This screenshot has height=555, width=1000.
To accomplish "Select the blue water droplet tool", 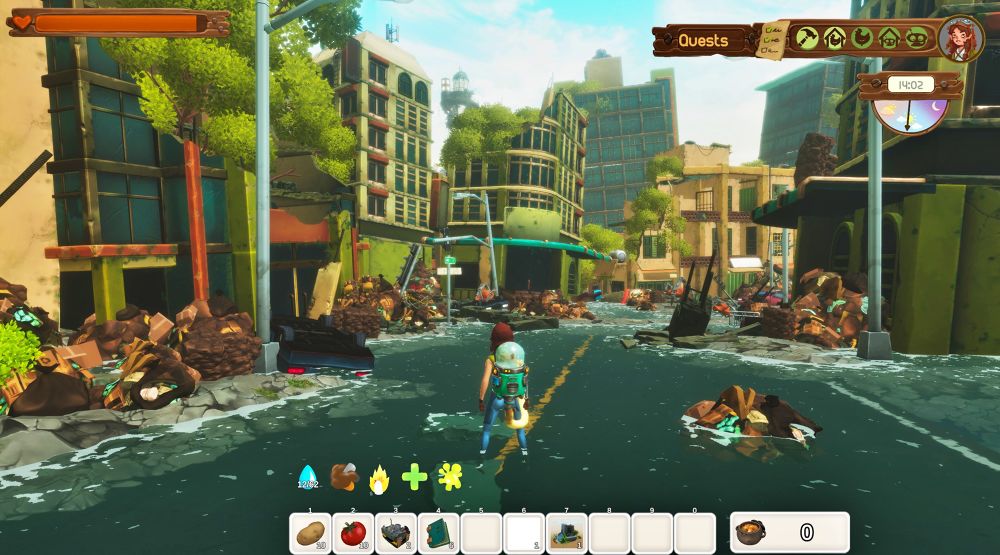I will (x=307, y=478).
